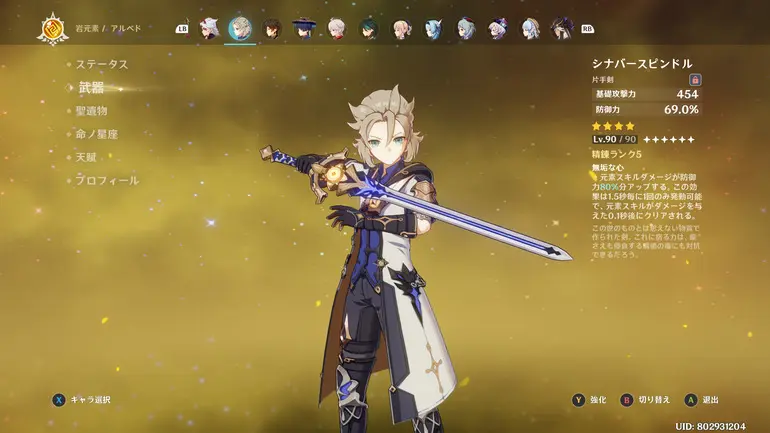Screen dimensions: 770x433
Task: Toggle the weapon lock icon
Action: coord(694,79)
